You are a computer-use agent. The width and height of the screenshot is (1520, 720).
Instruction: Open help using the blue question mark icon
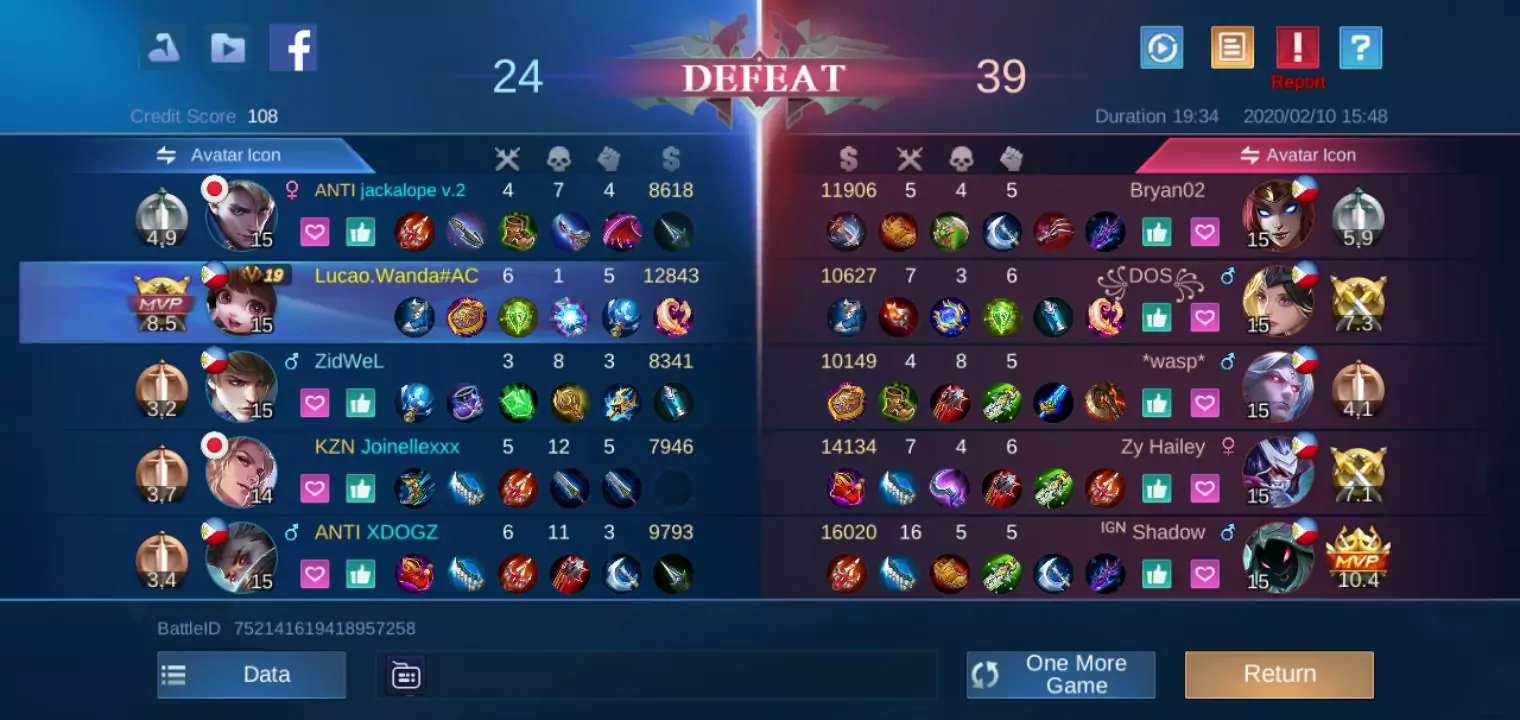click(x=1360, y=46)
